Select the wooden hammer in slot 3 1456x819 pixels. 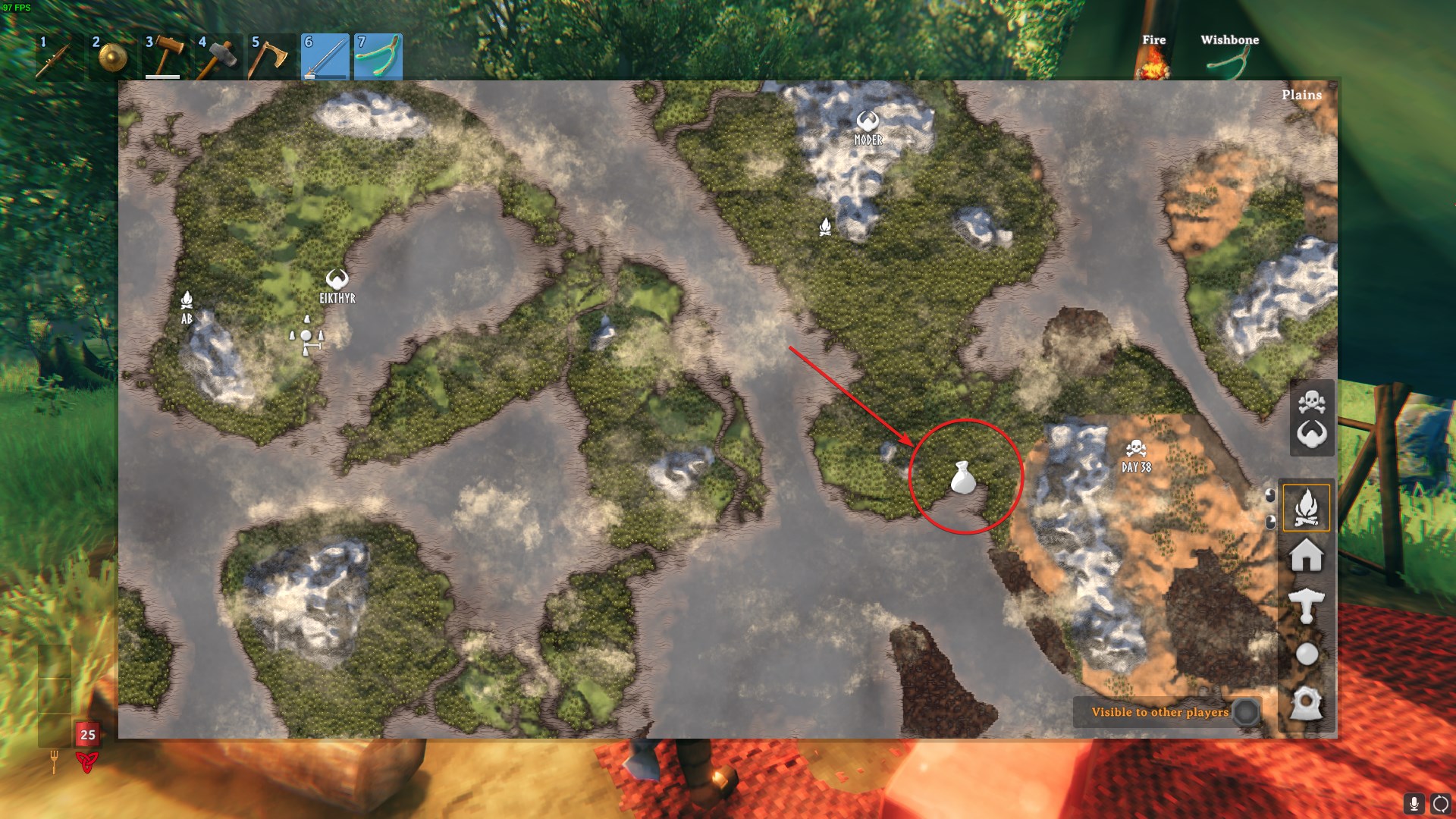pyautogui.click(x=165, y=57)
